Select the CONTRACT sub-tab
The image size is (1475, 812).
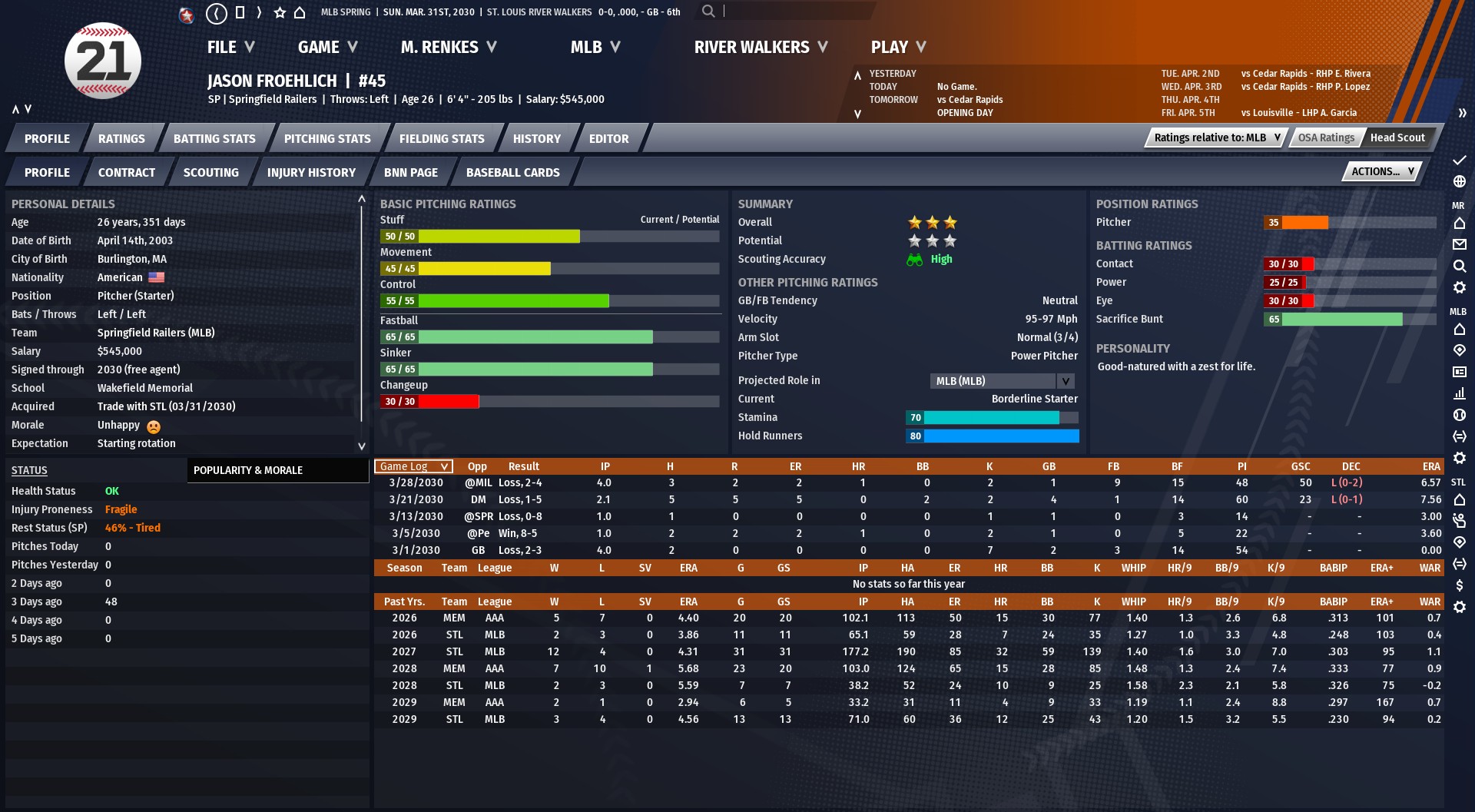(x=126, y=173)
